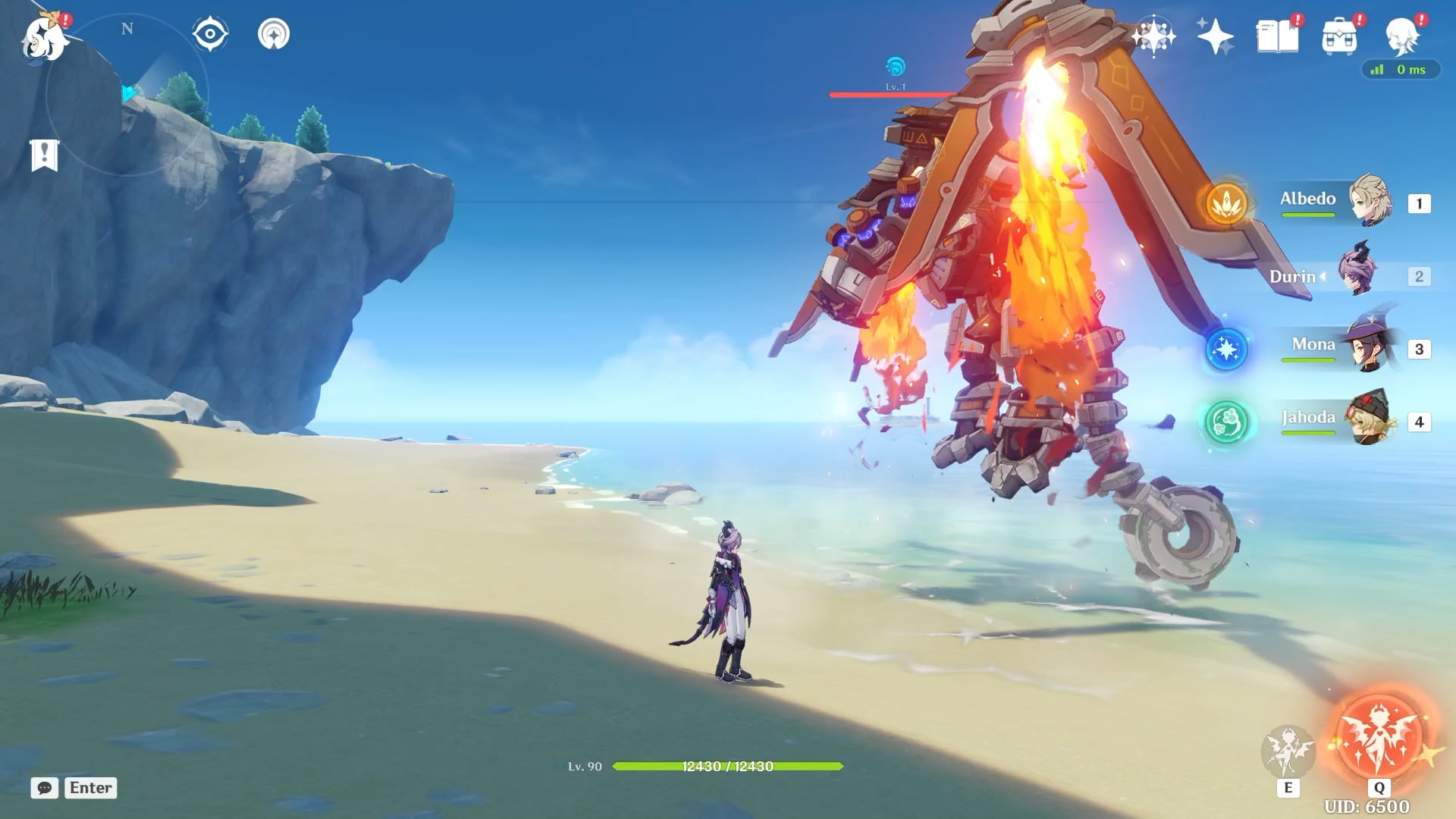Open the chat speech bubble button

click(45, 788)
